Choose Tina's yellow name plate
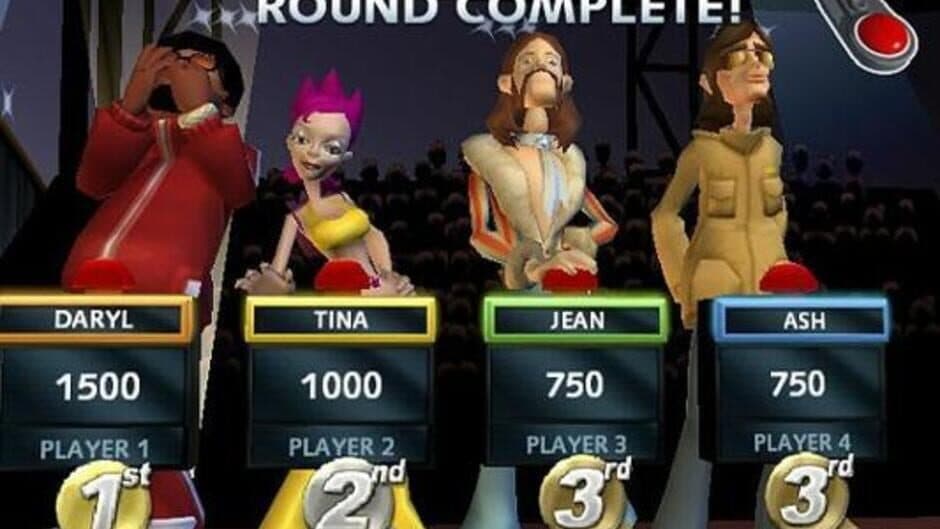The width and height of the screenshot is (940, 529). 340,321
